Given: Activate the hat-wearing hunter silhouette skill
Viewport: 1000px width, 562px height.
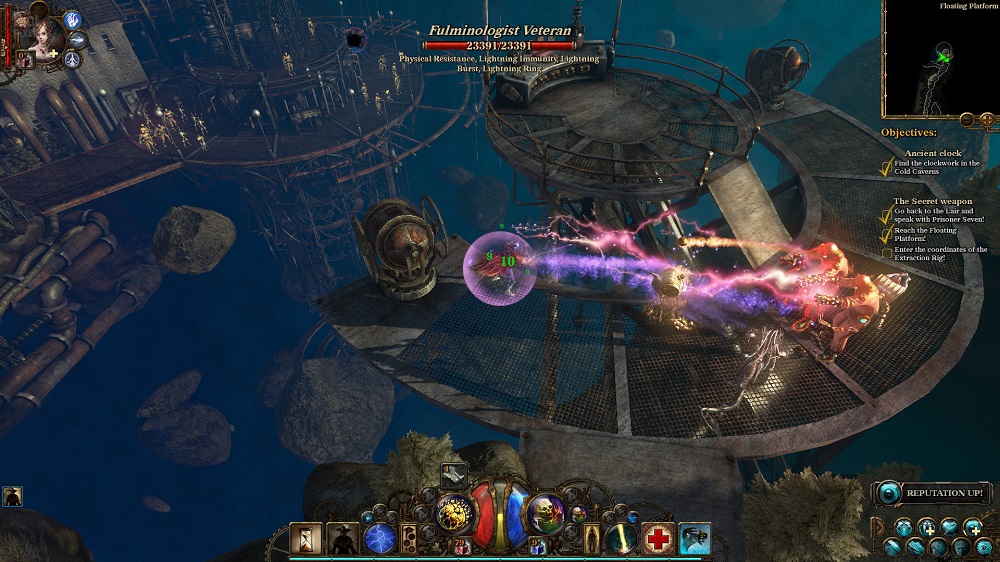Looking at the screenshot, I should click(342, 539).
